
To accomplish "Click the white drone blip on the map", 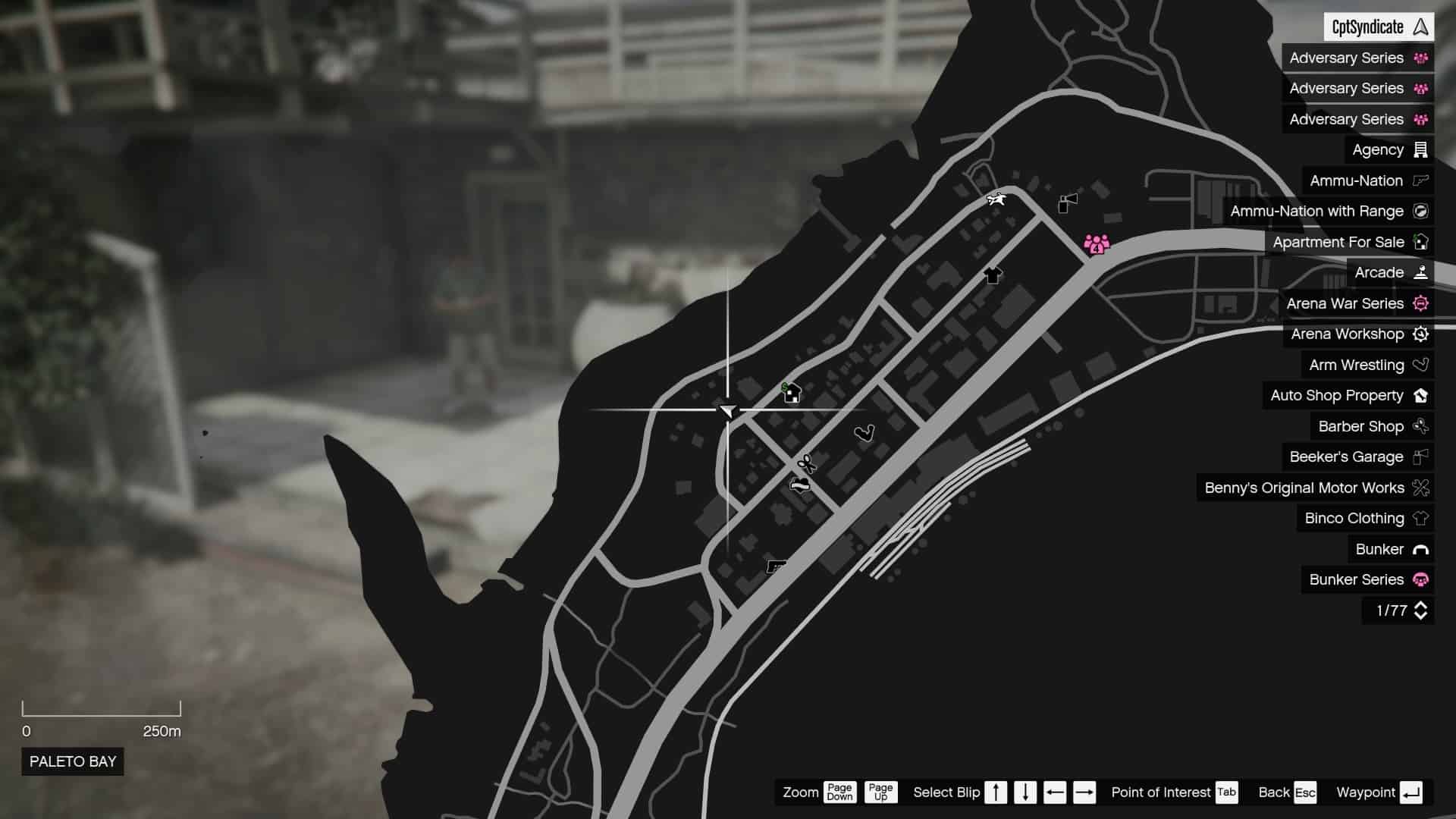I will point(996,199).
